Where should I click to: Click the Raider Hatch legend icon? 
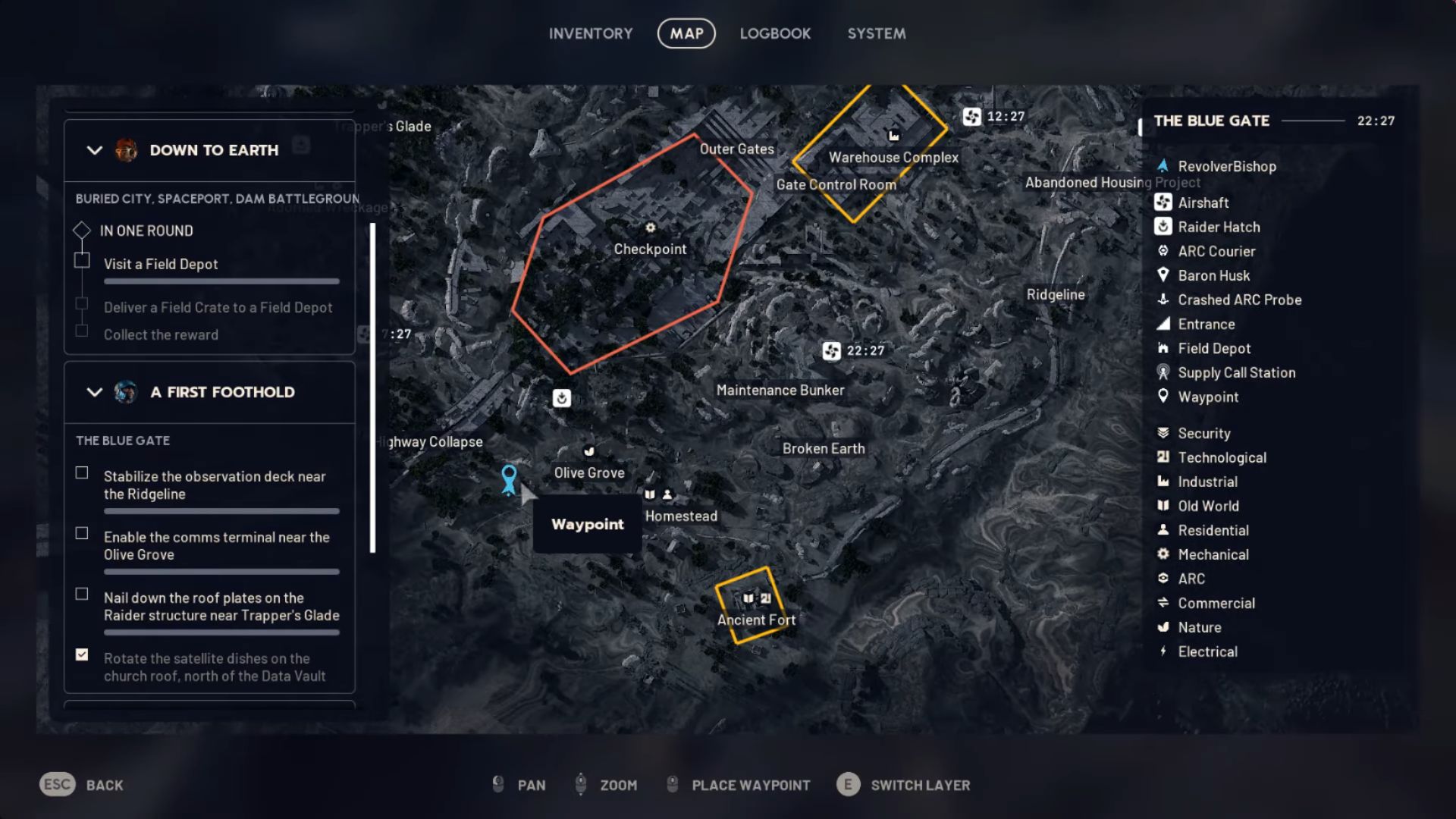pos(1163,227)
